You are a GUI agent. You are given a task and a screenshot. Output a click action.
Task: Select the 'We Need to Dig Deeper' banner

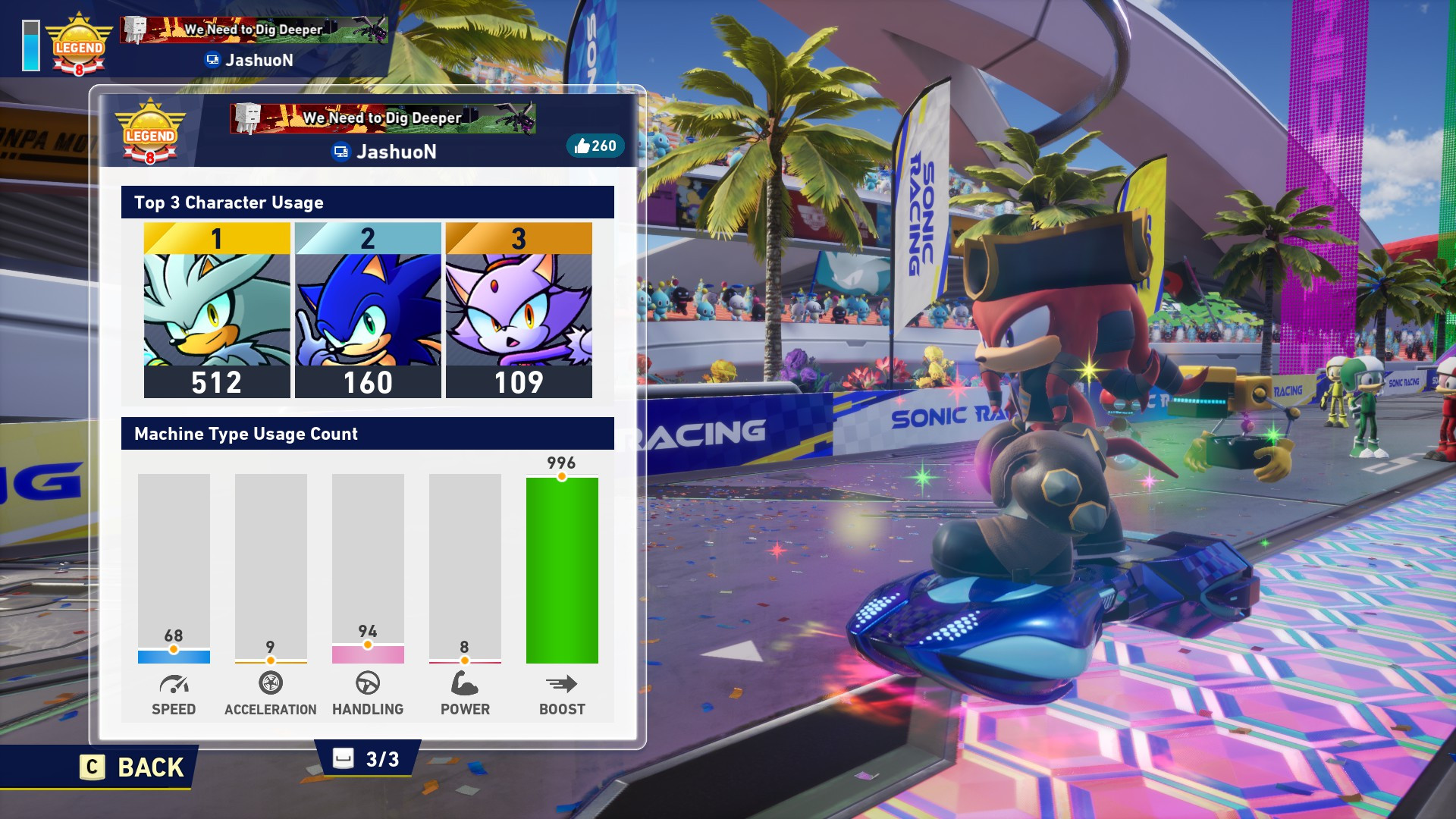(382, 118)
